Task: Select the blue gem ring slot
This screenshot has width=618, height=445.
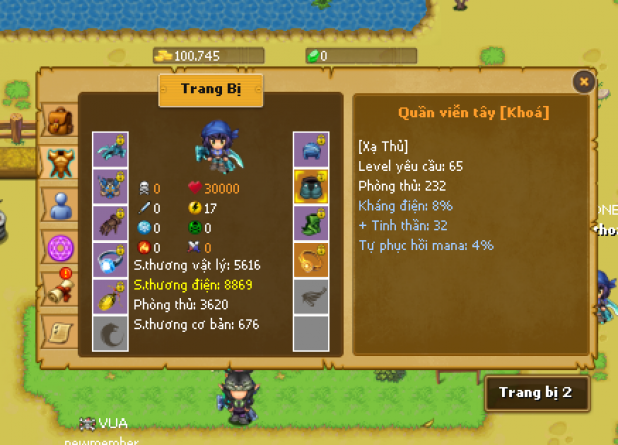Action: point(110,260)
